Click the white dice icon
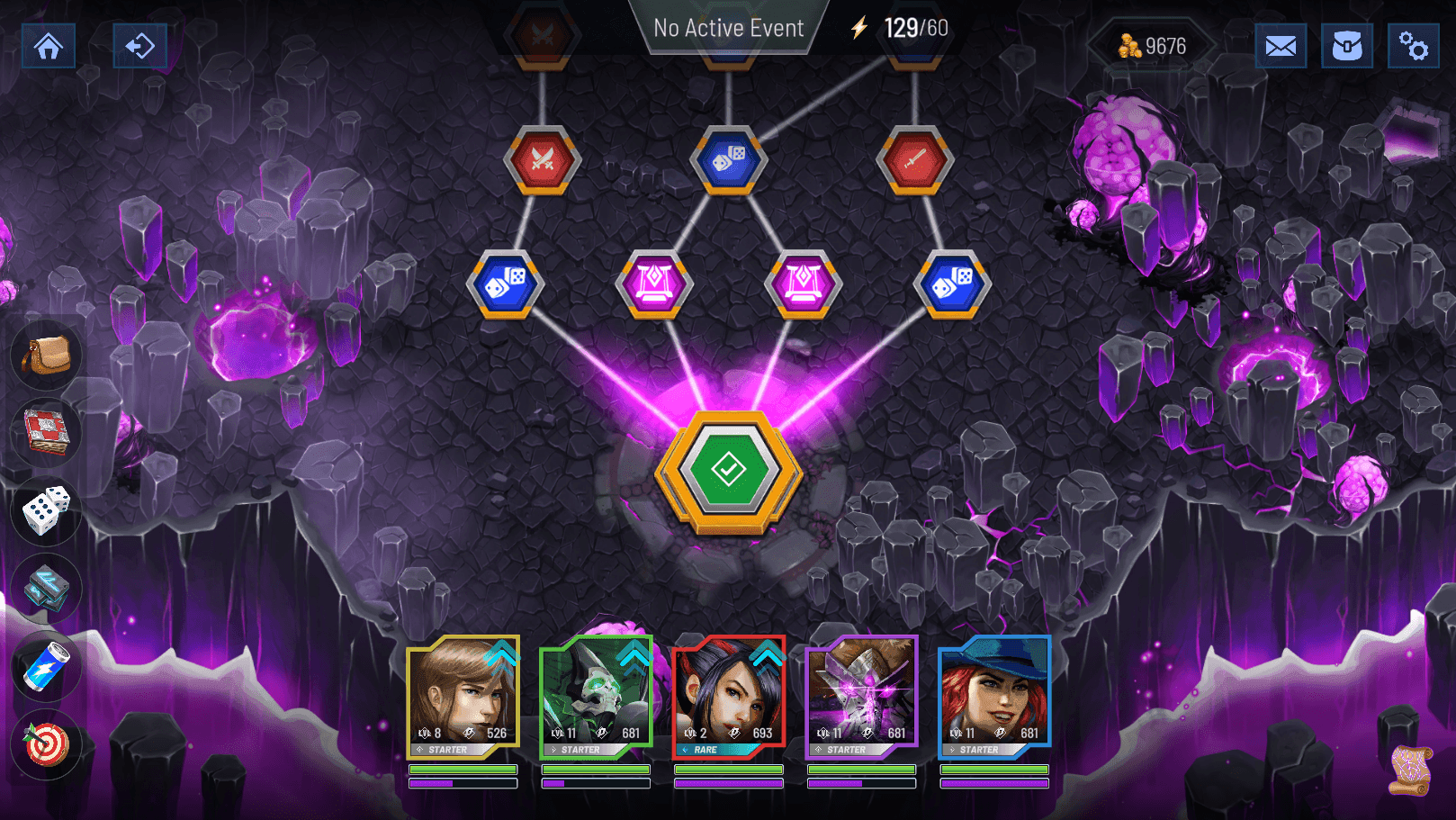Viewport: 1456px width, 820px height. 46,510
